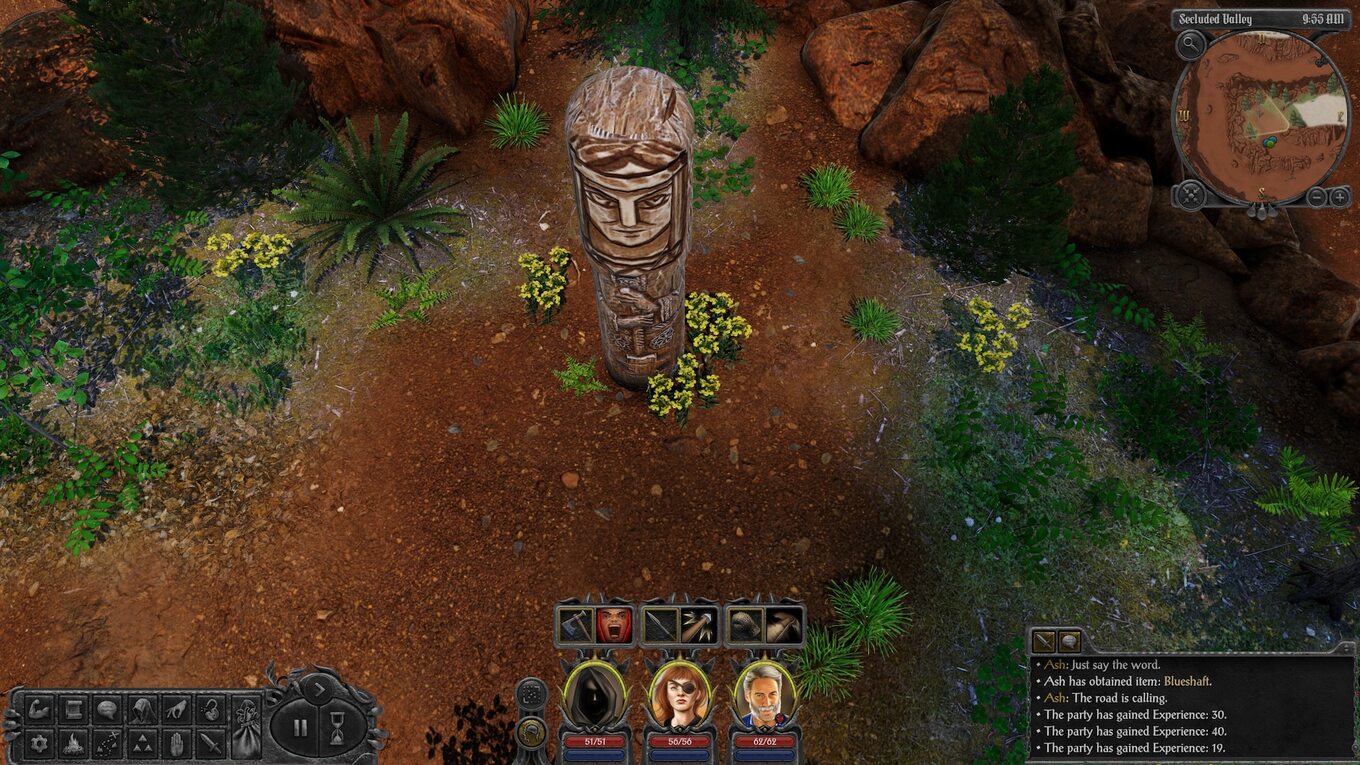Use the red screaming face ability
The height and width of the screenshot is (765, 1360).
(x=615, y=625)
